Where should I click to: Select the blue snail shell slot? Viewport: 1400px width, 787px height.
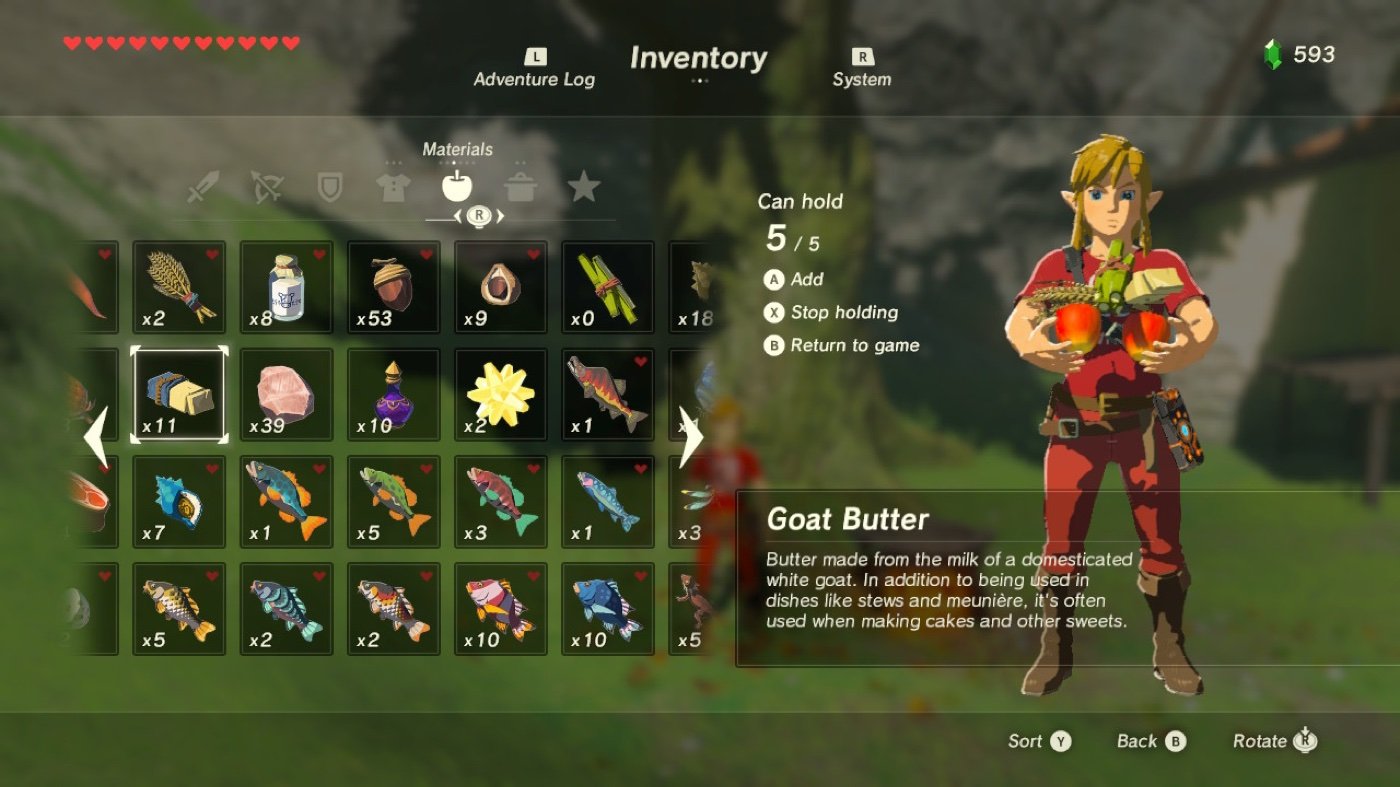pos(179,501)
